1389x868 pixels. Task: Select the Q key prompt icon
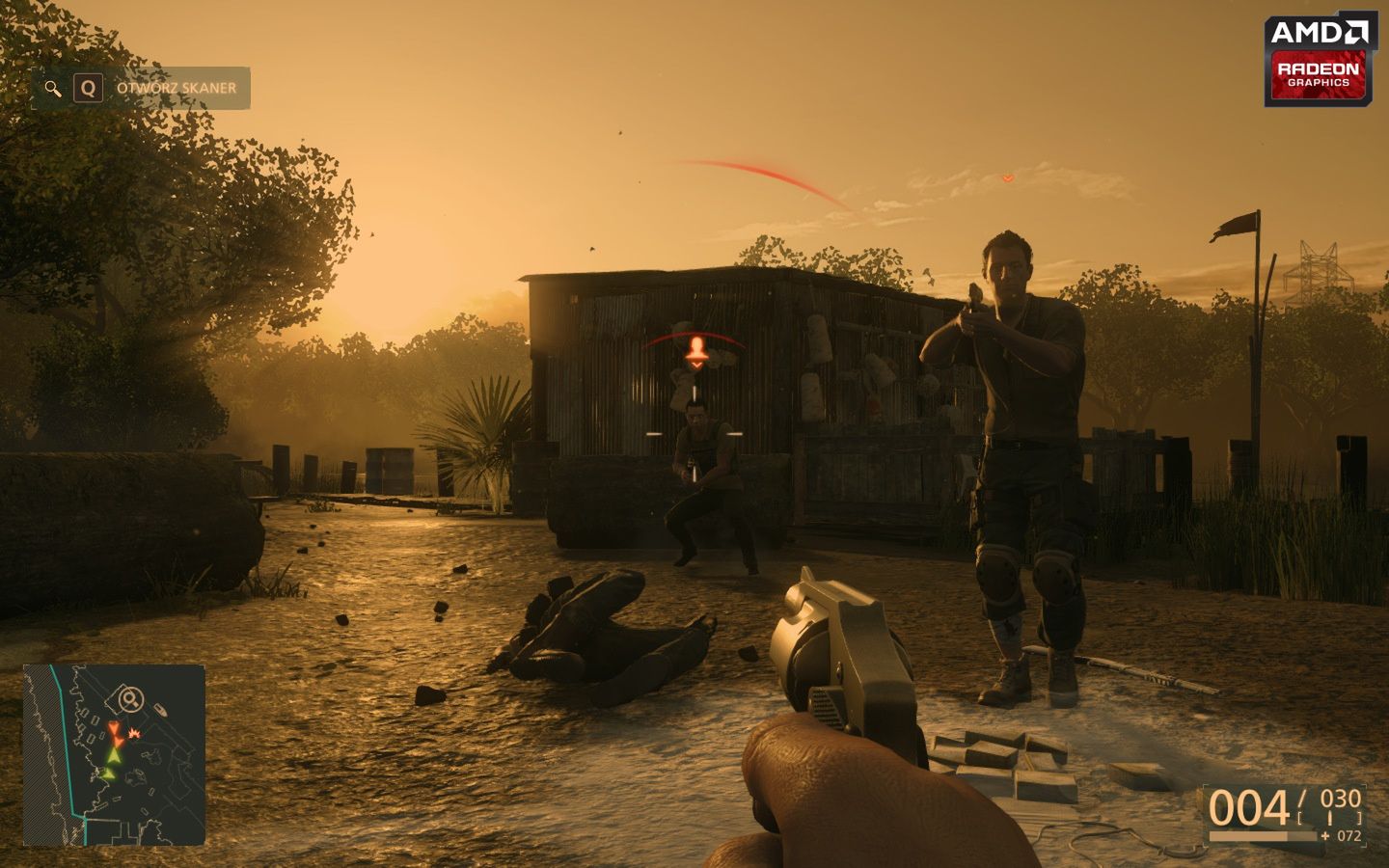coord(89,88)
